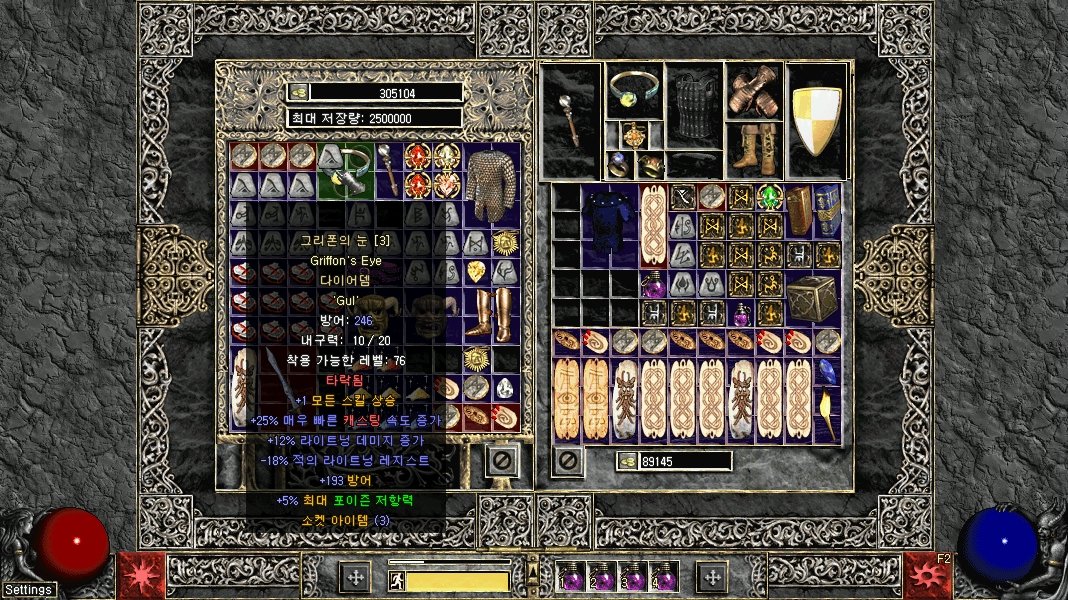1068x600 pixels.
Task: Toggle the run/walk button
Action: pyautogui.click(x=397, y=578)
